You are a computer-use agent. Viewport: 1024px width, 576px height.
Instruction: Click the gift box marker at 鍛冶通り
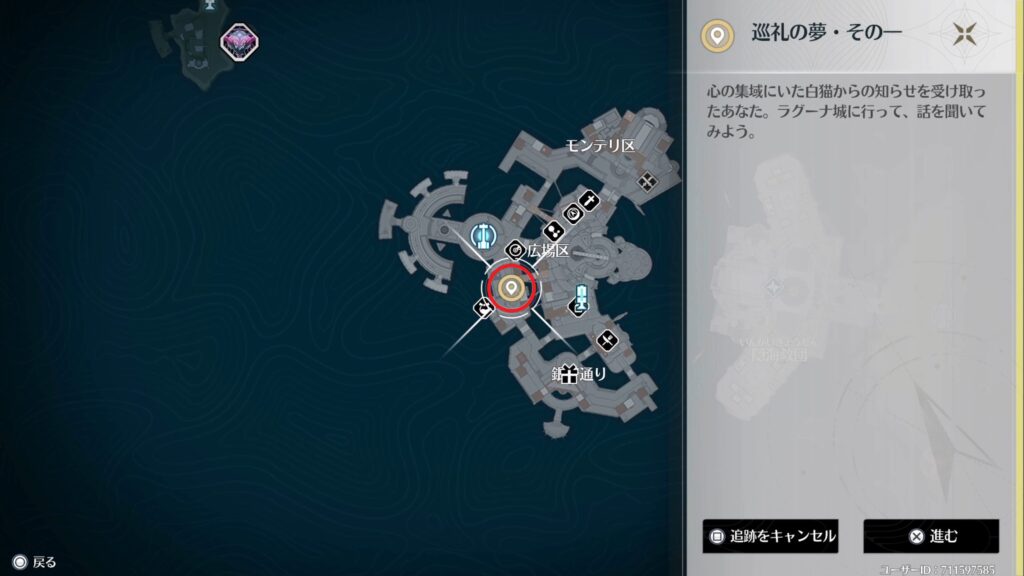pyautogui.click(x=569, y=374)
